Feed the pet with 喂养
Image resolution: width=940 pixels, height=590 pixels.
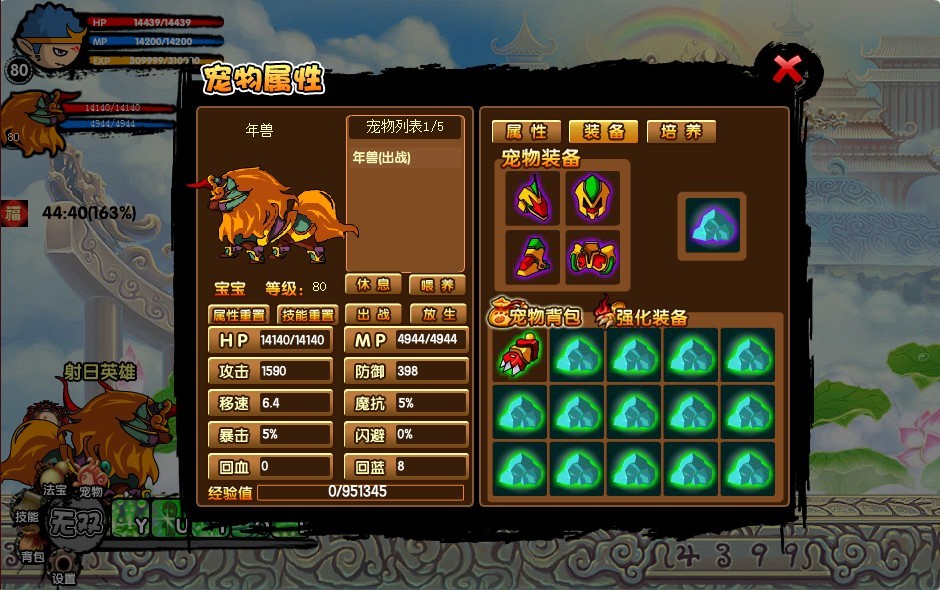click(437, 285)
